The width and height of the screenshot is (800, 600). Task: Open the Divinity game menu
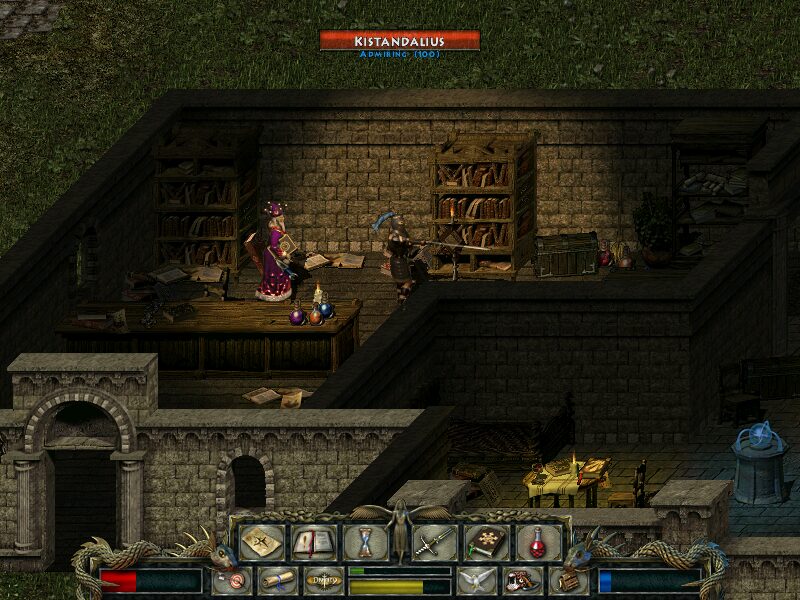coord(322,579)
